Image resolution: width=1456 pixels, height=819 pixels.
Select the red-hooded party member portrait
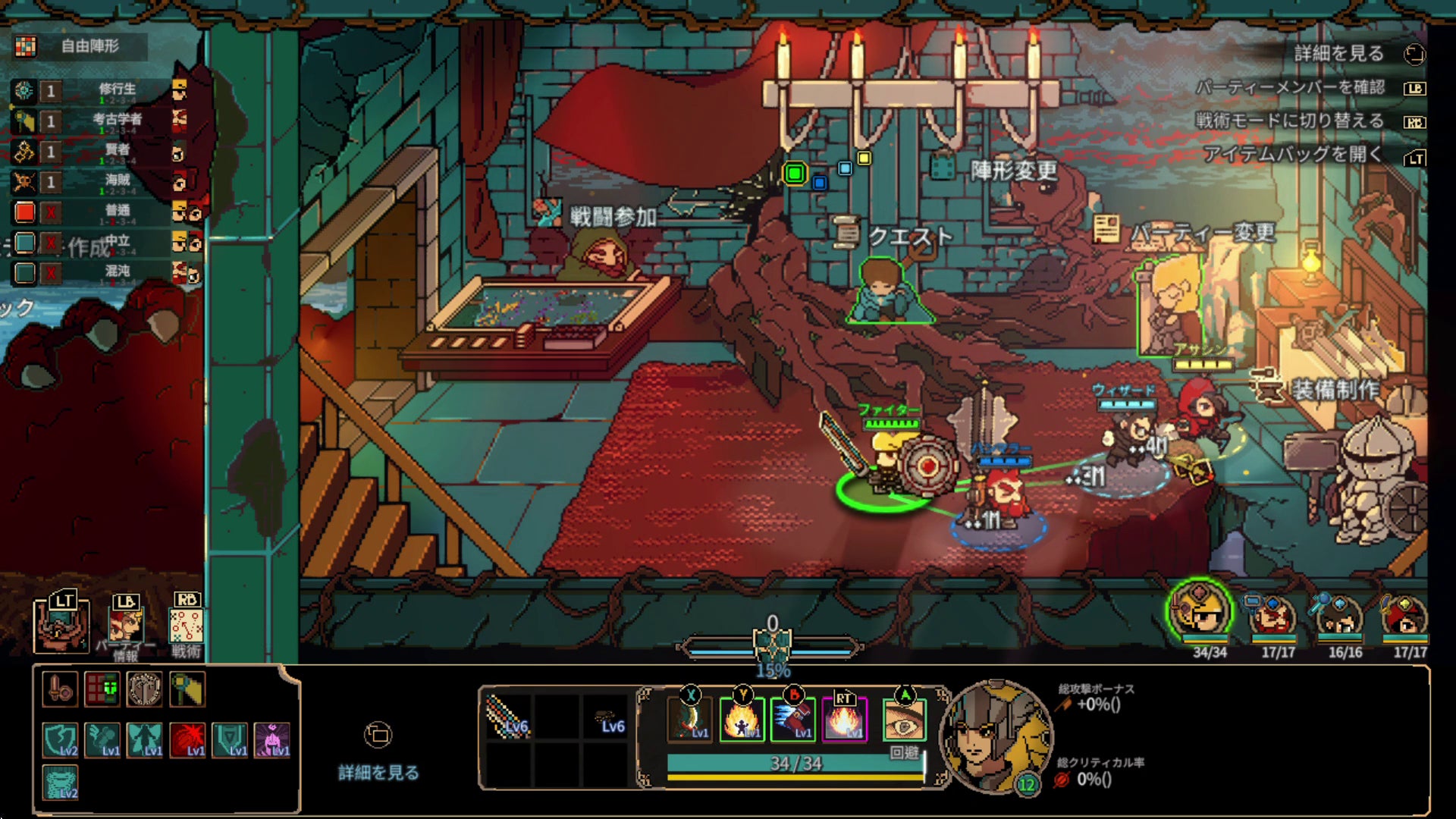point(1404,617)
